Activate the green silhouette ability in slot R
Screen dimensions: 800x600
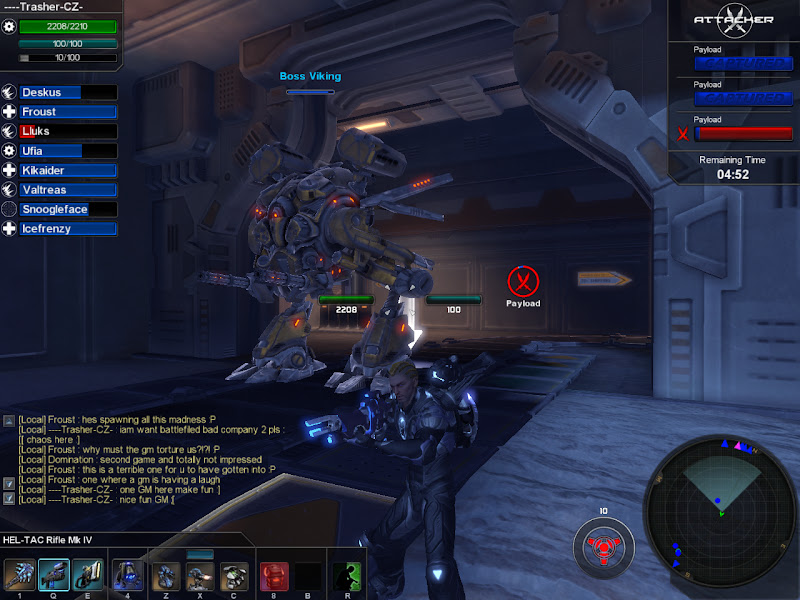347,575
